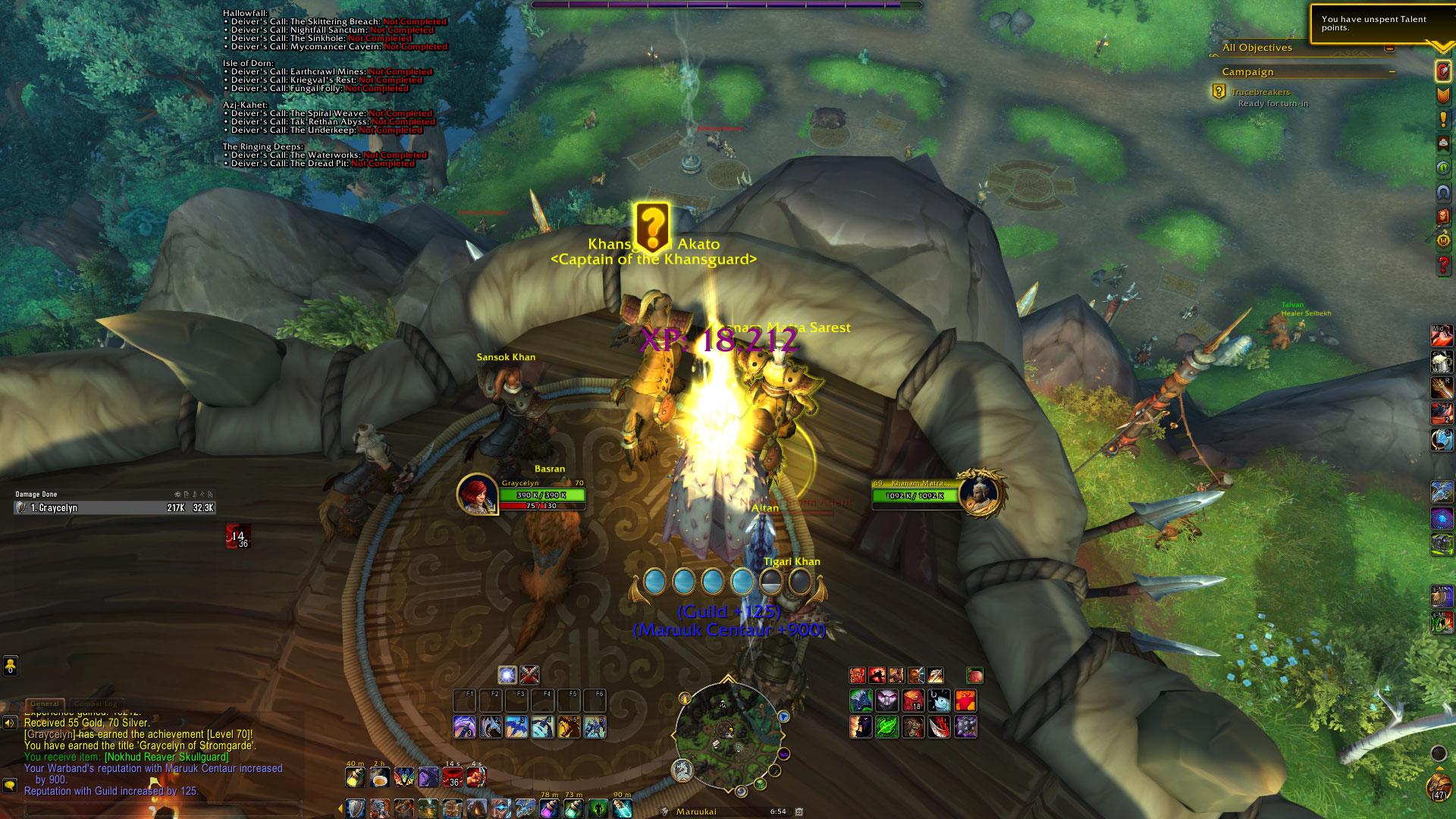Open the calendar button beside the clock
1456x819 pixels.
(799, 811)
